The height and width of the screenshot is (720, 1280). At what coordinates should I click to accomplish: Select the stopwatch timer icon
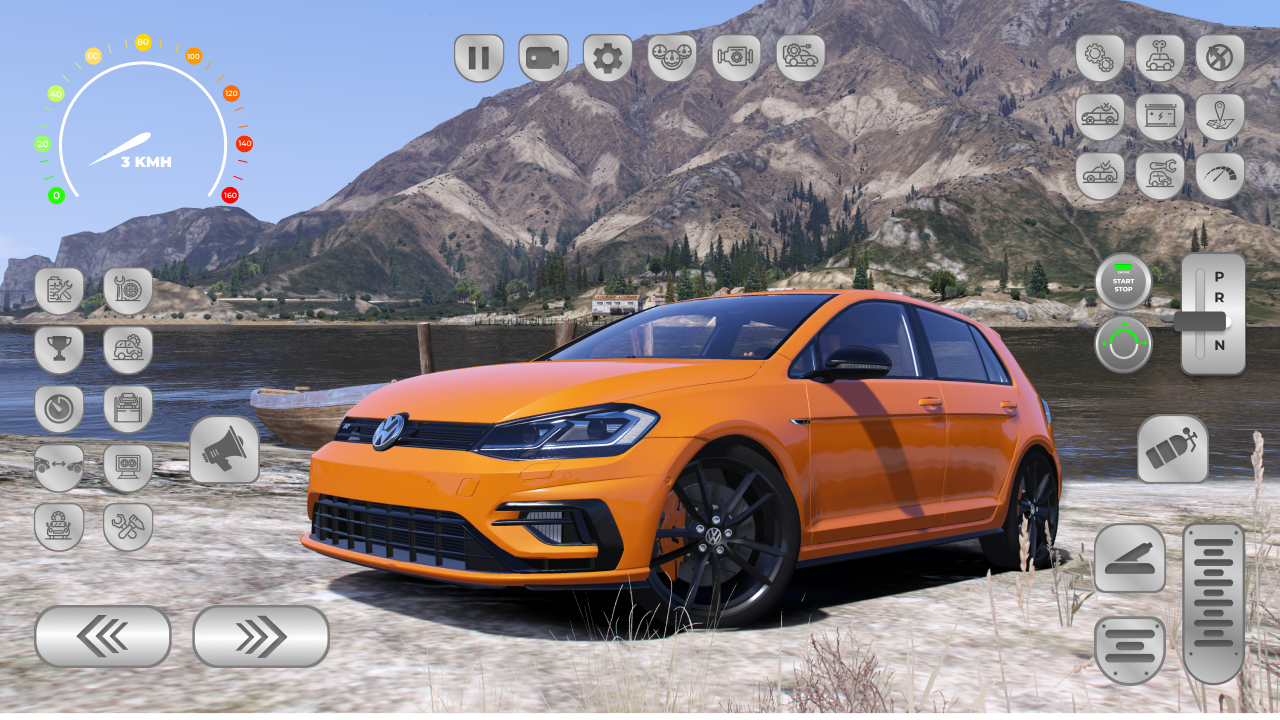(x=59, y=409)
